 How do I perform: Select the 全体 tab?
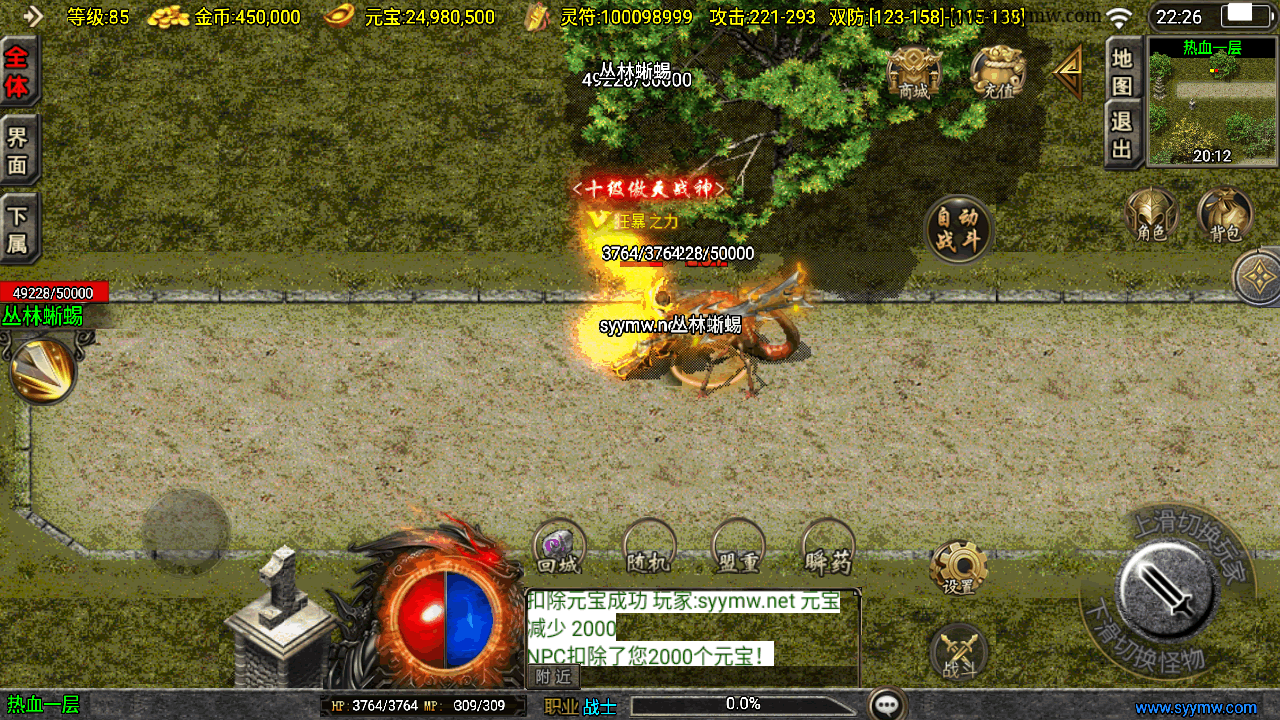[x=18, y=71]
